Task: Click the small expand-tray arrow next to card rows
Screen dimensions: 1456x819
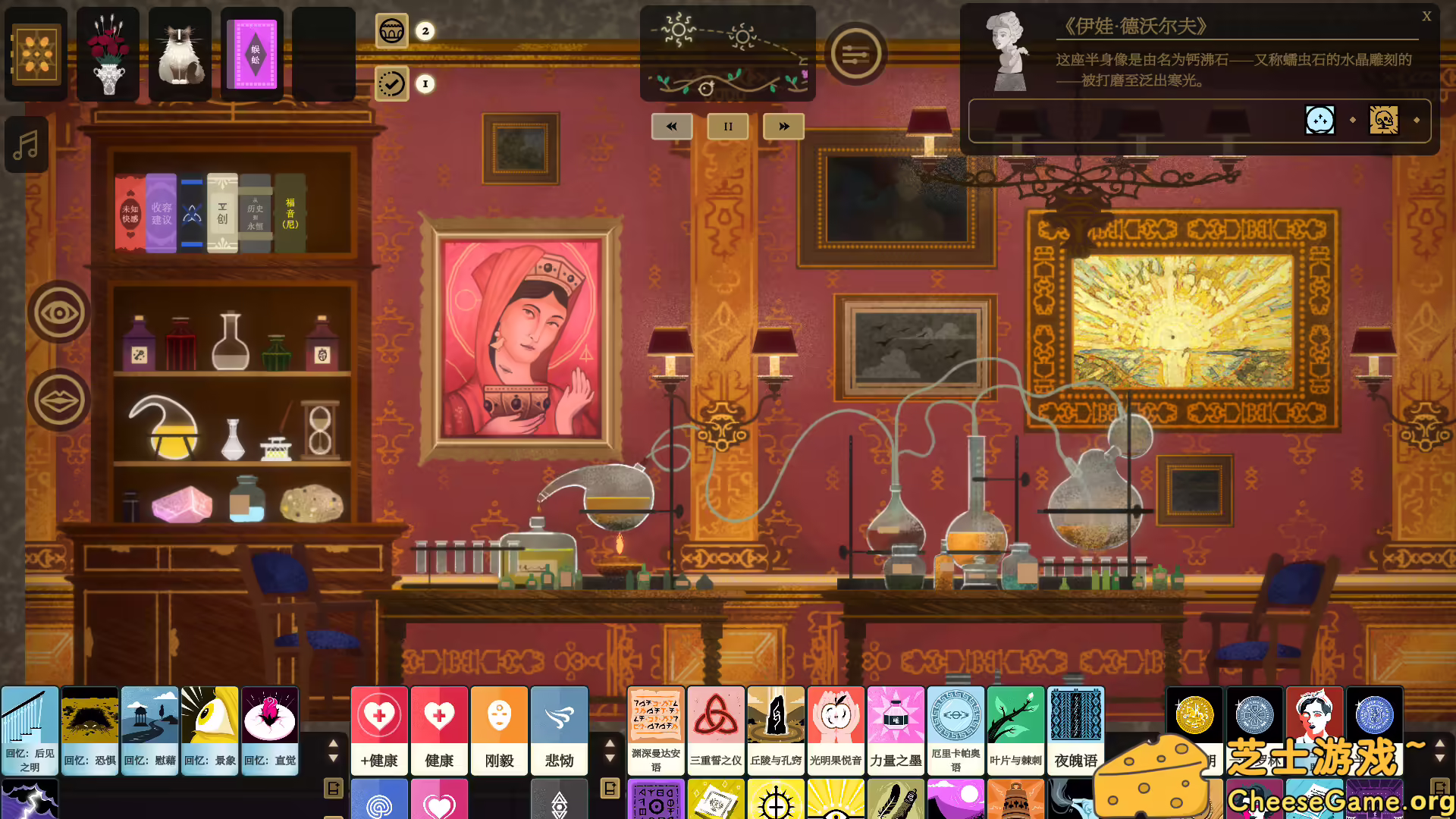Action: 332,787
